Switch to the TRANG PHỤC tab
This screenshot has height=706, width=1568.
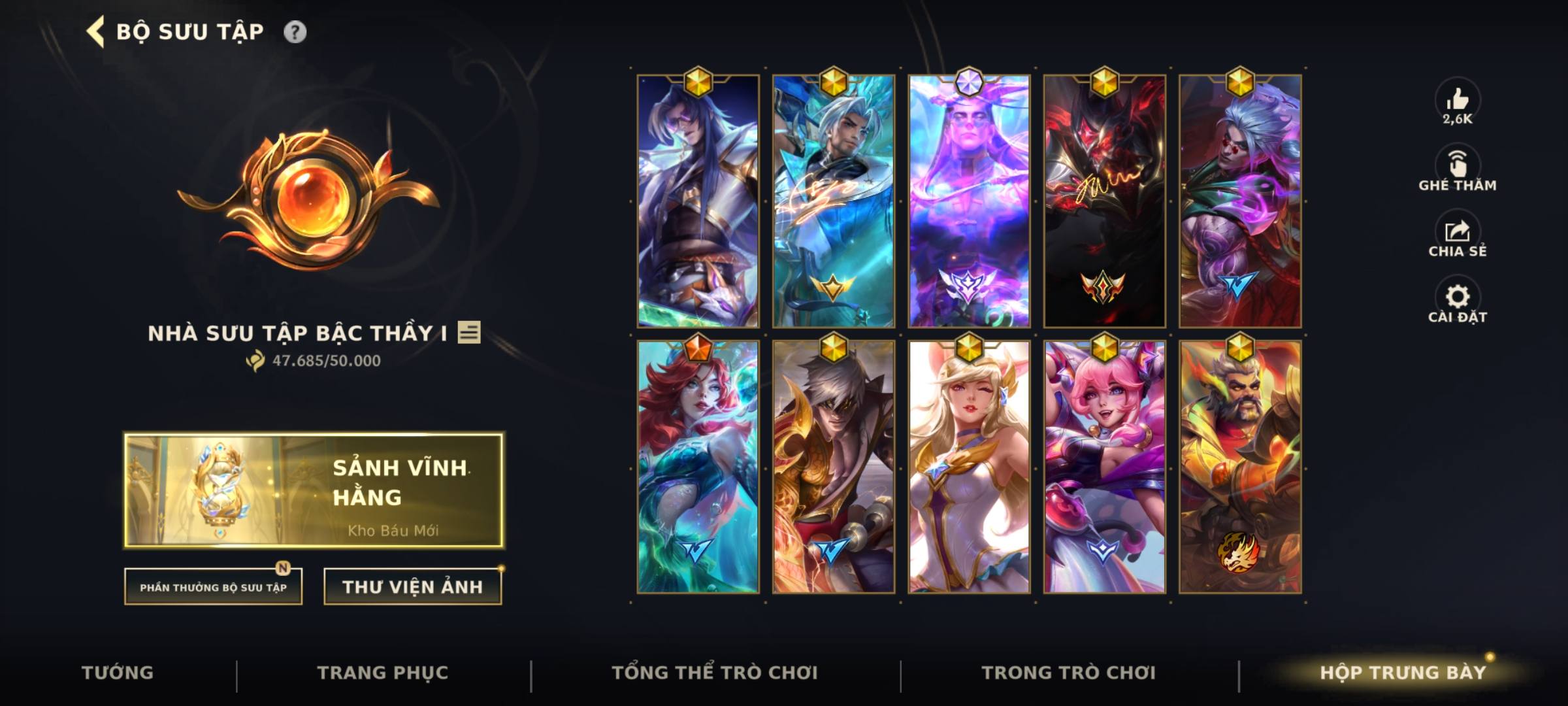click(x=384, y=671)
